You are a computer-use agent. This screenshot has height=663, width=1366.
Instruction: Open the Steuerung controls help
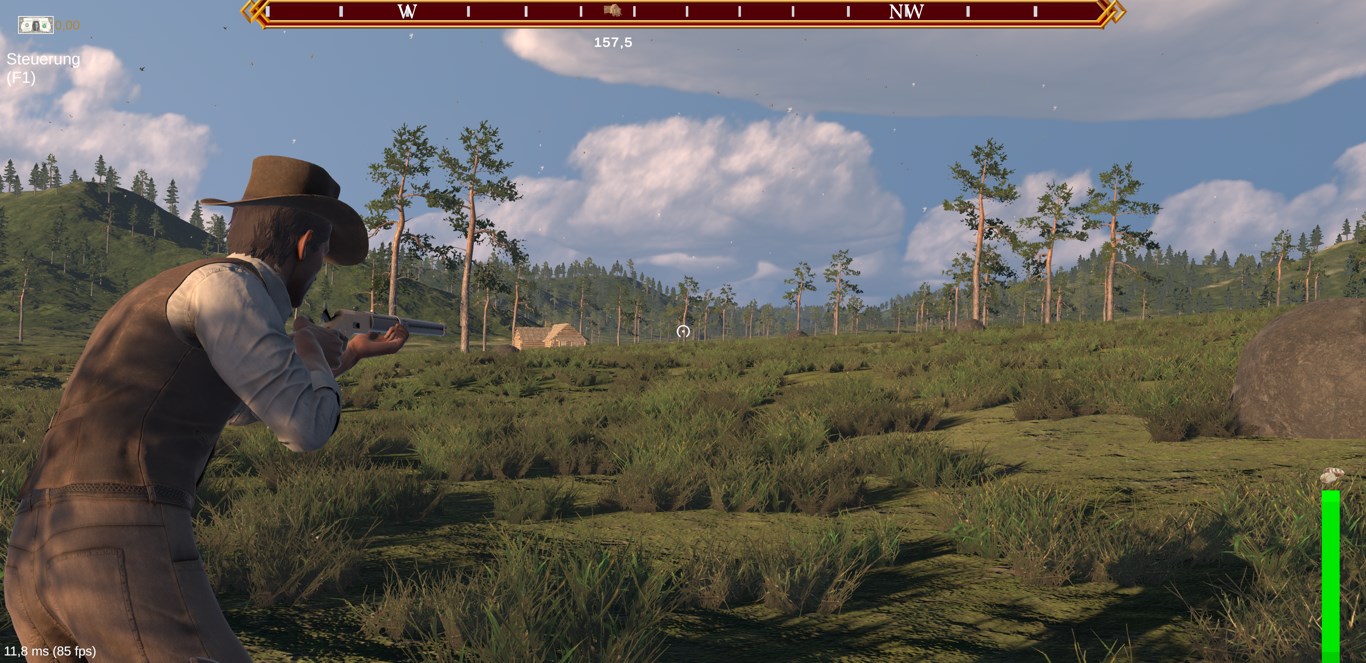tap(43, 68)
